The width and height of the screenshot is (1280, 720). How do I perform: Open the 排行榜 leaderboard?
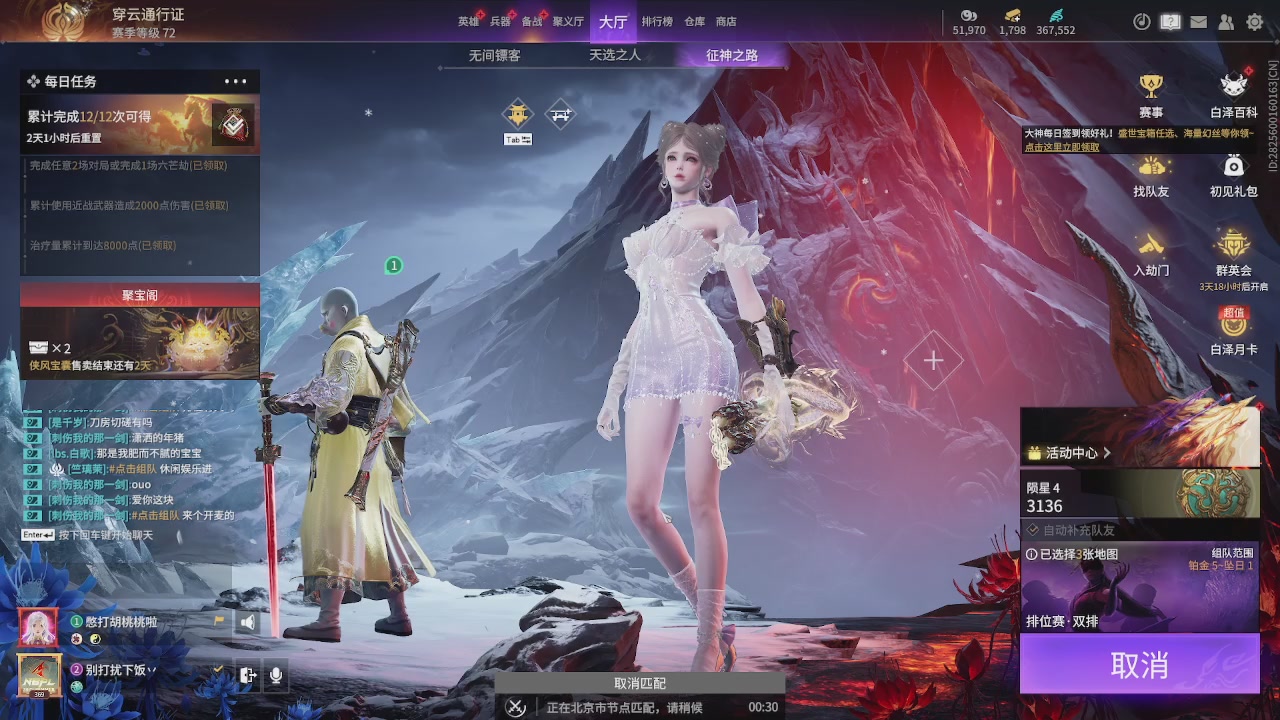[657, 21]
